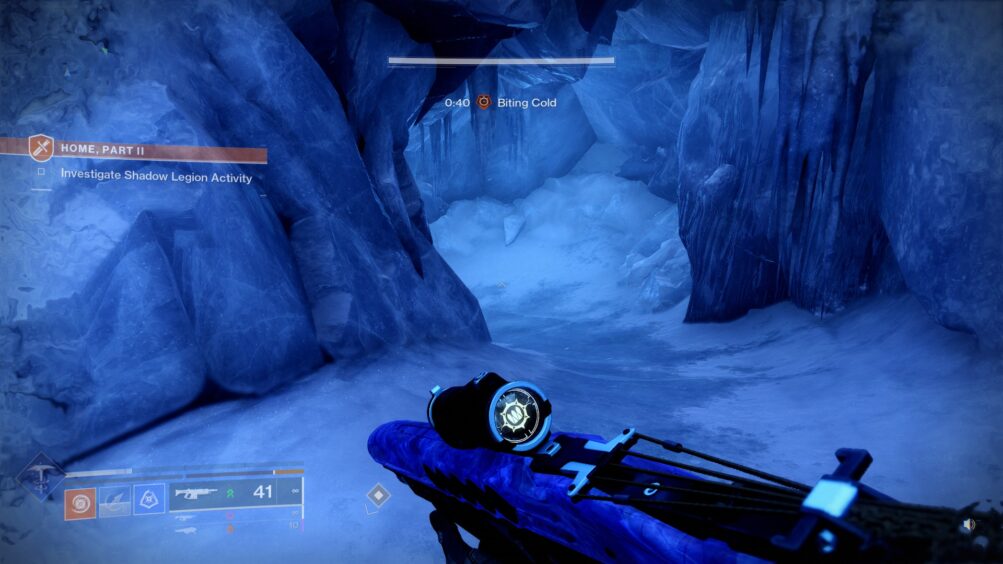Click the Investigate Shadow Legion Activity objective
Screen dimensions: 1003x564
click(156, 177)
